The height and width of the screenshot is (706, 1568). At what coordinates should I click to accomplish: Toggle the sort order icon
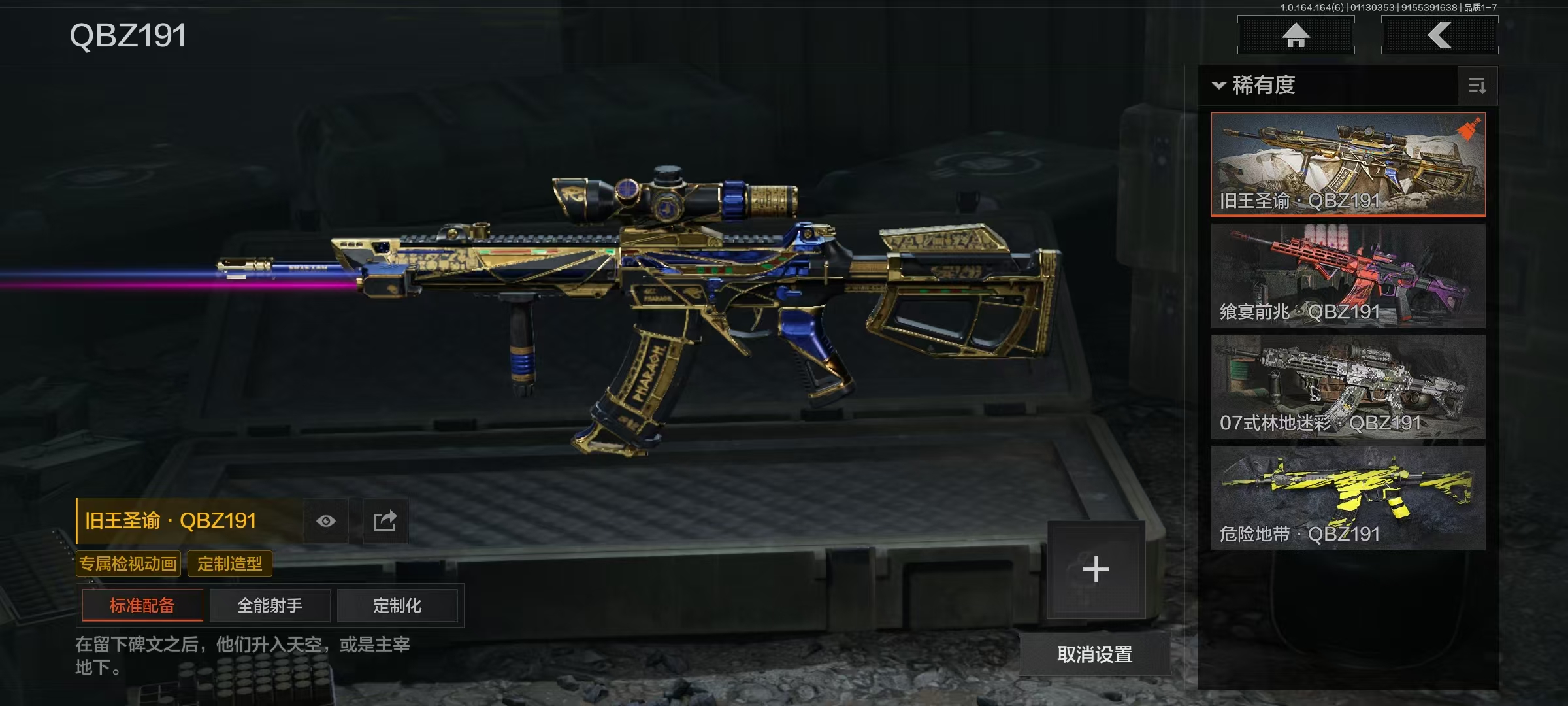click(1477, 86)
